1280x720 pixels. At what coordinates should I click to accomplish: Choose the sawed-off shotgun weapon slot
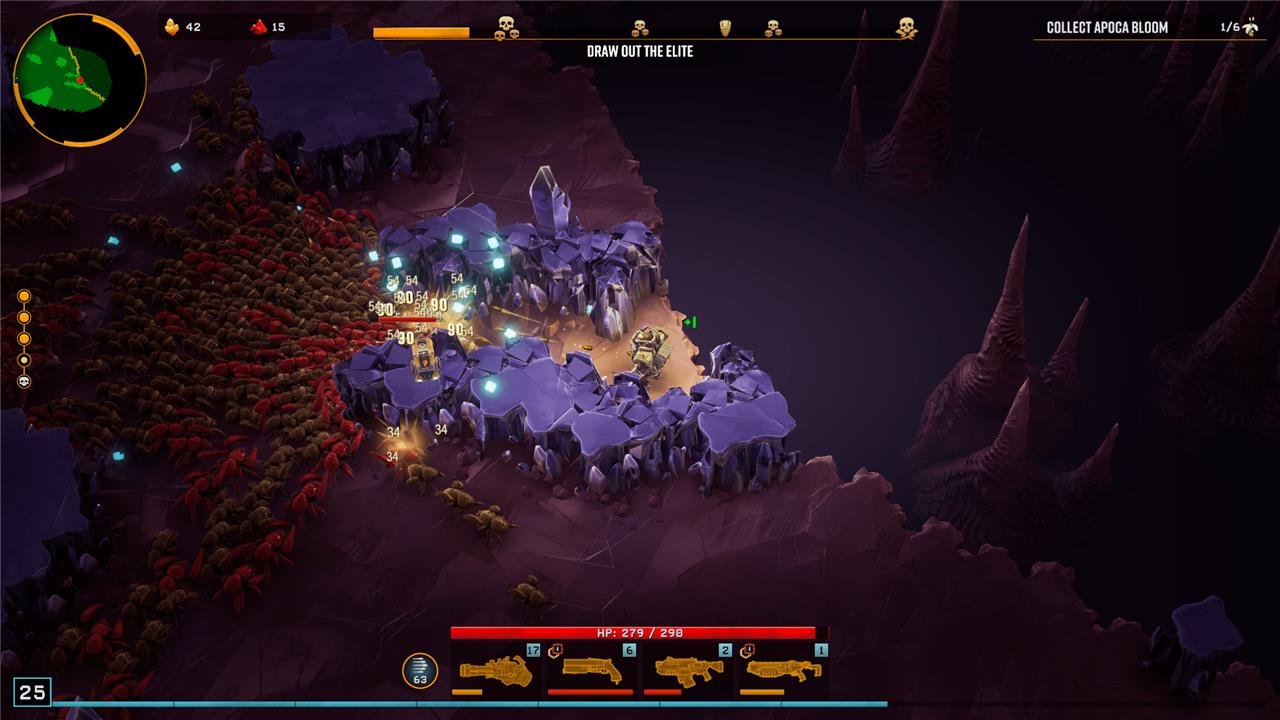tap(592, 669)
